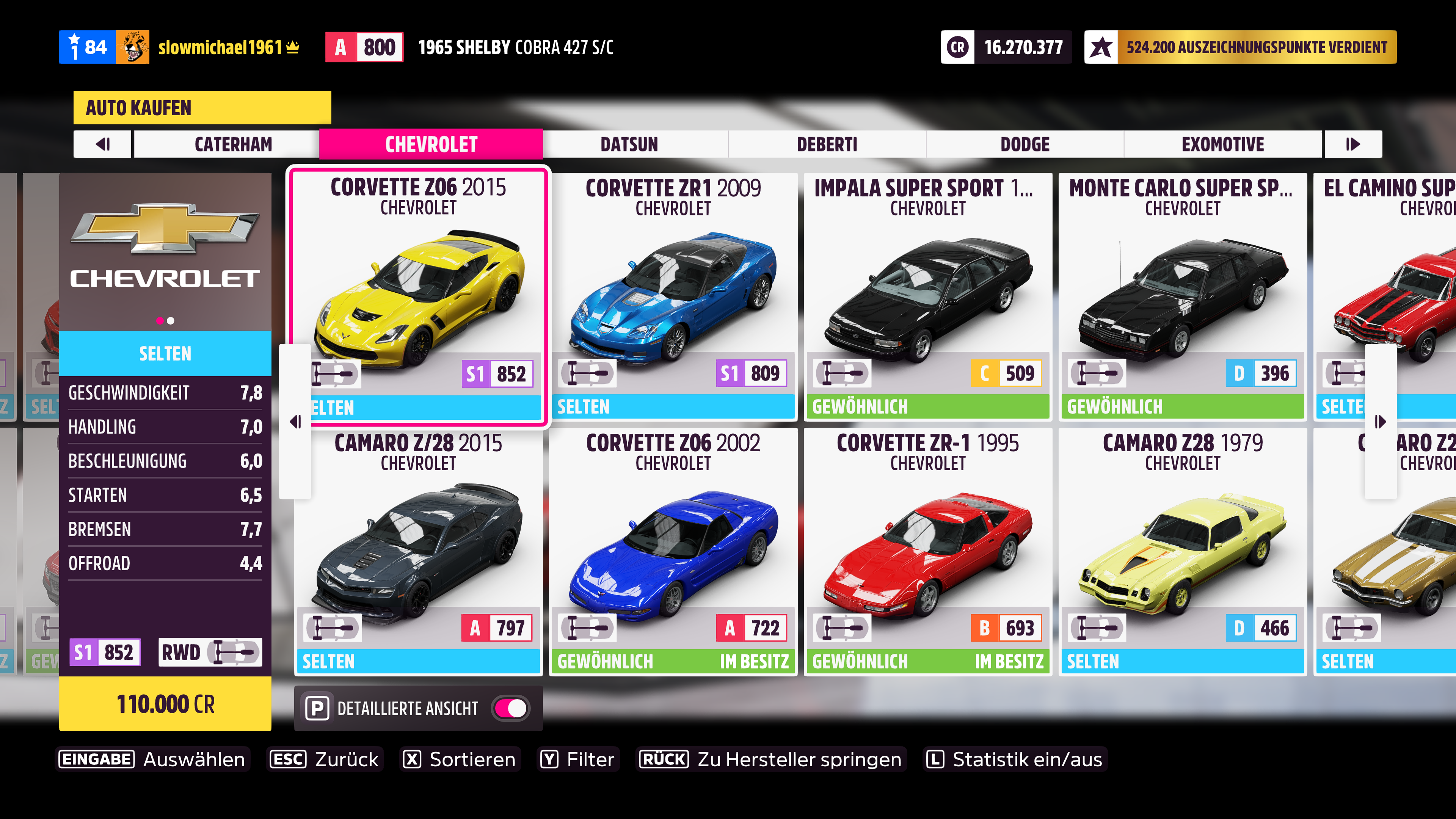
Task: Click the right arrow after the Exomotive tab
Action: tap(1352, 144)
